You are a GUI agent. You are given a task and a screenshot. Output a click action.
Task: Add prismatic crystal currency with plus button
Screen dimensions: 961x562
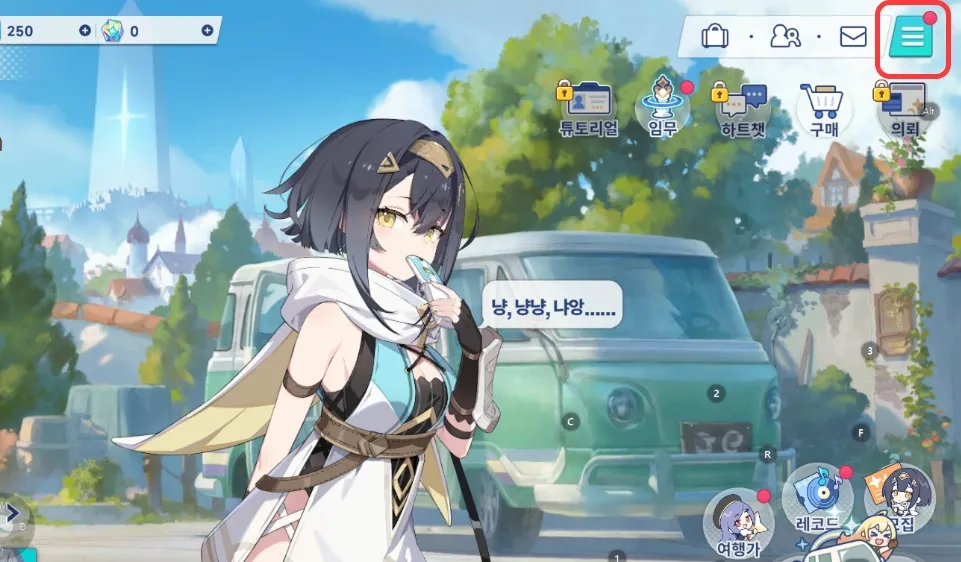(x=207, y=31)
